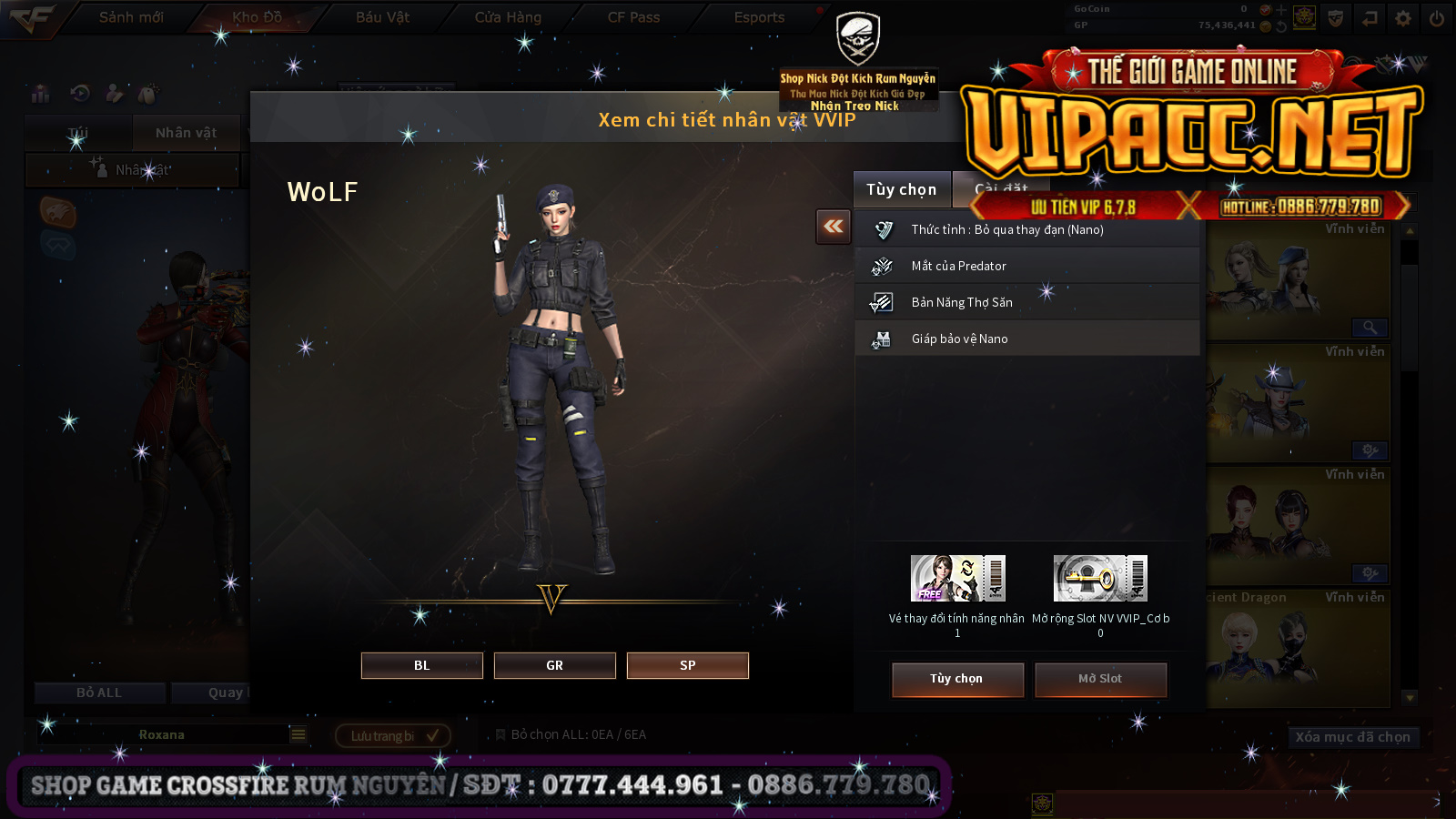Choose the Thức tỉnh Nano skill row
This screenshot has height=819, width=1456.
point(1026,230)
